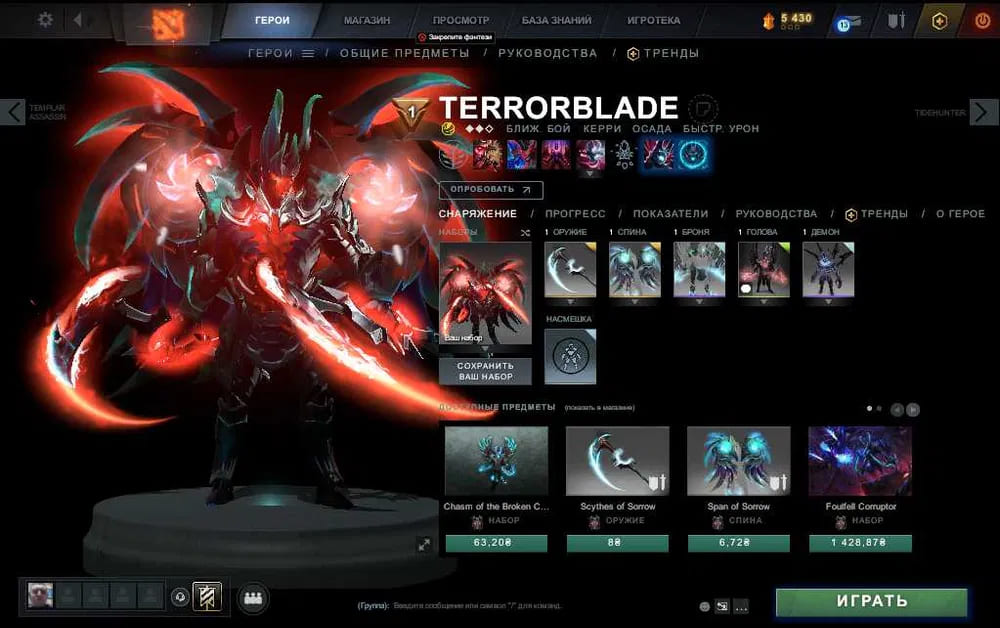Image resolution: width=1000 pixels, height=628 pixels.
Task: Try the hero with ОПРОБОВАТЬ button
Action: click(x=490, y=189)
